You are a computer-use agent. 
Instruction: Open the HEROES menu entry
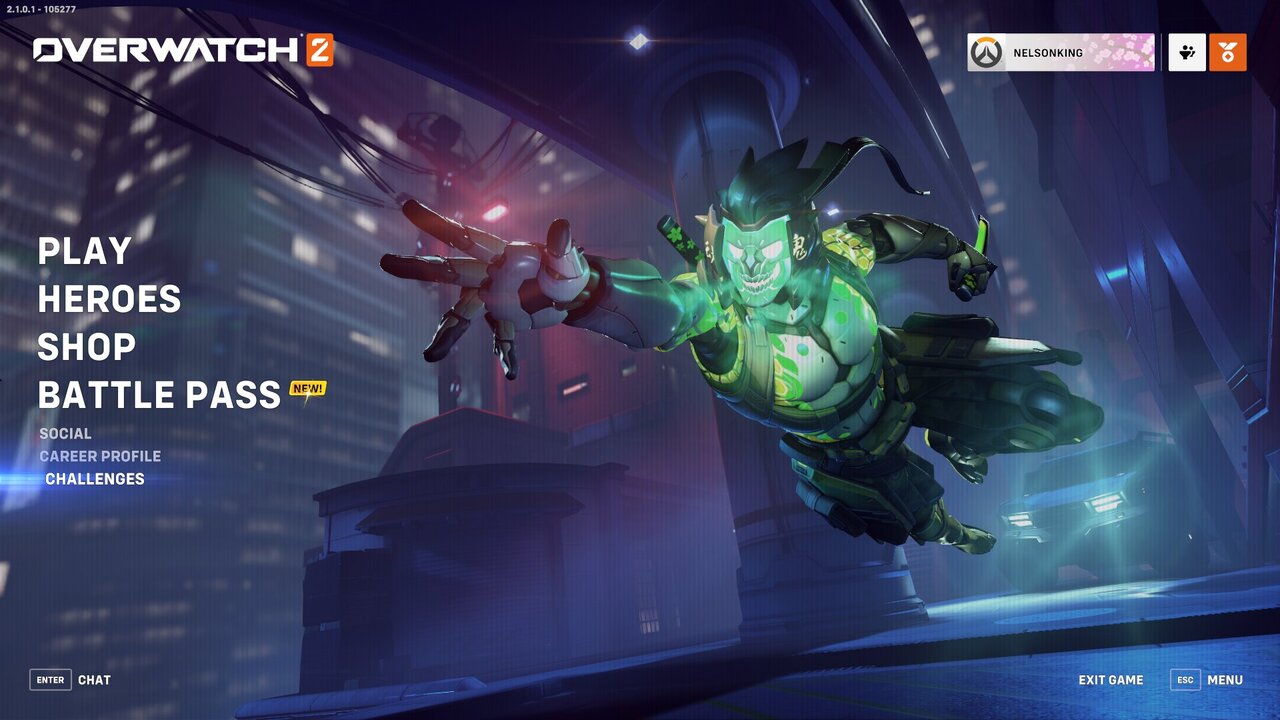coord(111,299)
